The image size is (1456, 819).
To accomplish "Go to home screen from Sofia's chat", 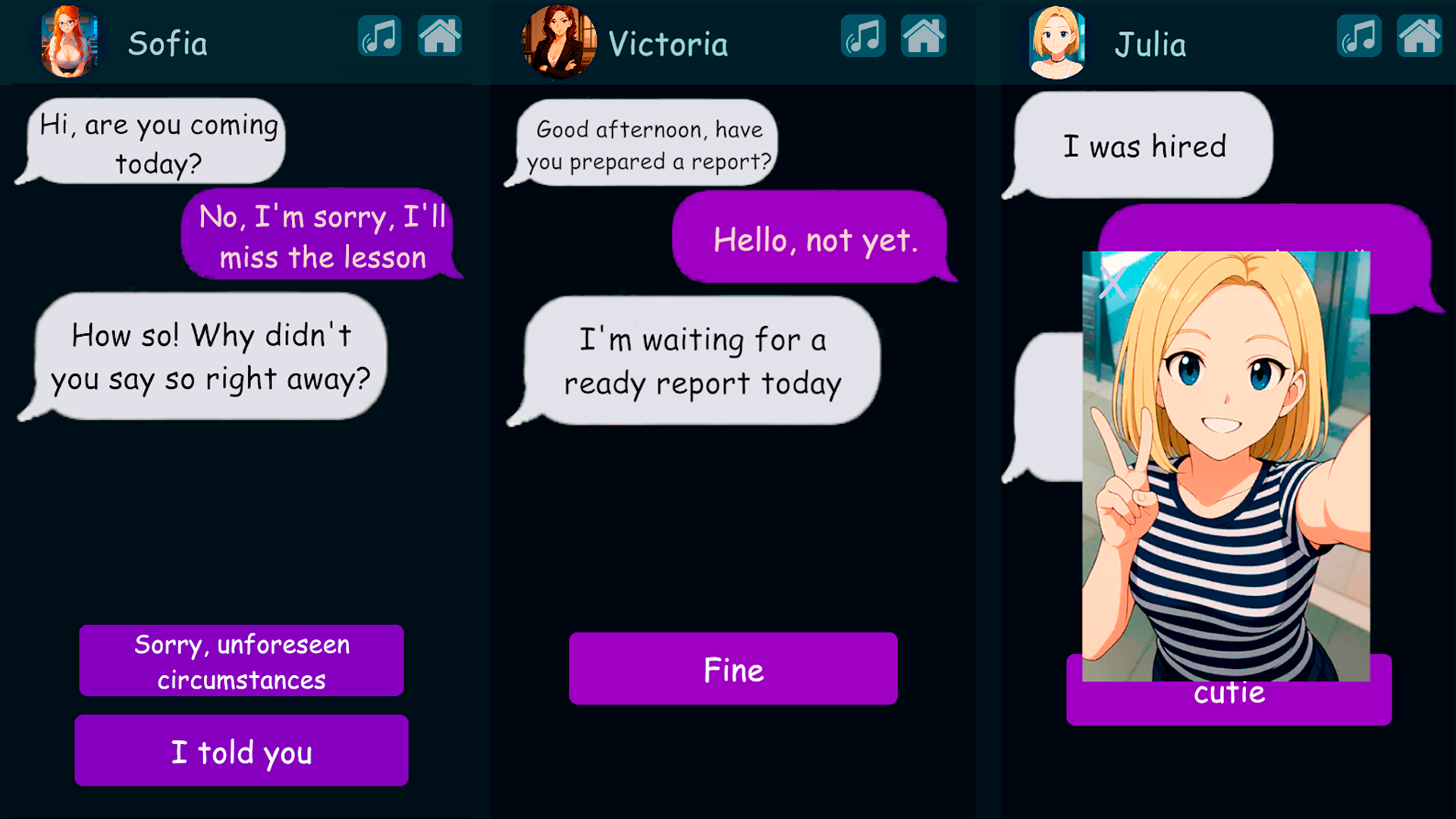I will [x=440, y=36].
